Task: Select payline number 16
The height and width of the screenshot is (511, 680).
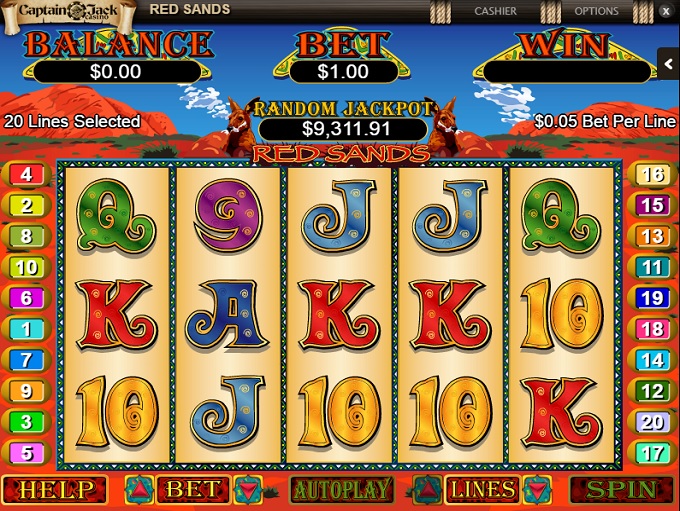Action: 652,175
